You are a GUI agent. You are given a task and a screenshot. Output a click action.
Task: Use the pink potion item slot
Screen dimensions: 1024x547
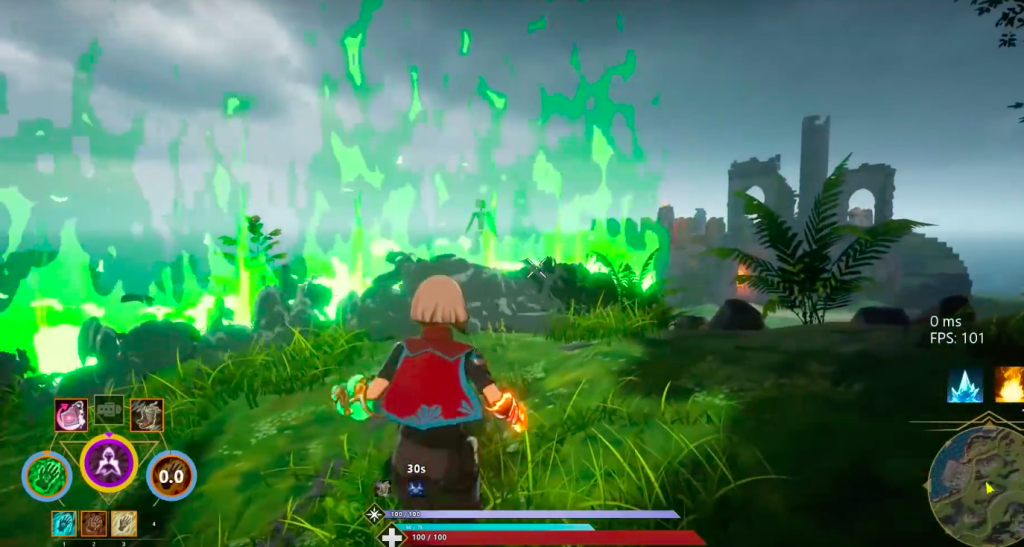pos(71,415)
